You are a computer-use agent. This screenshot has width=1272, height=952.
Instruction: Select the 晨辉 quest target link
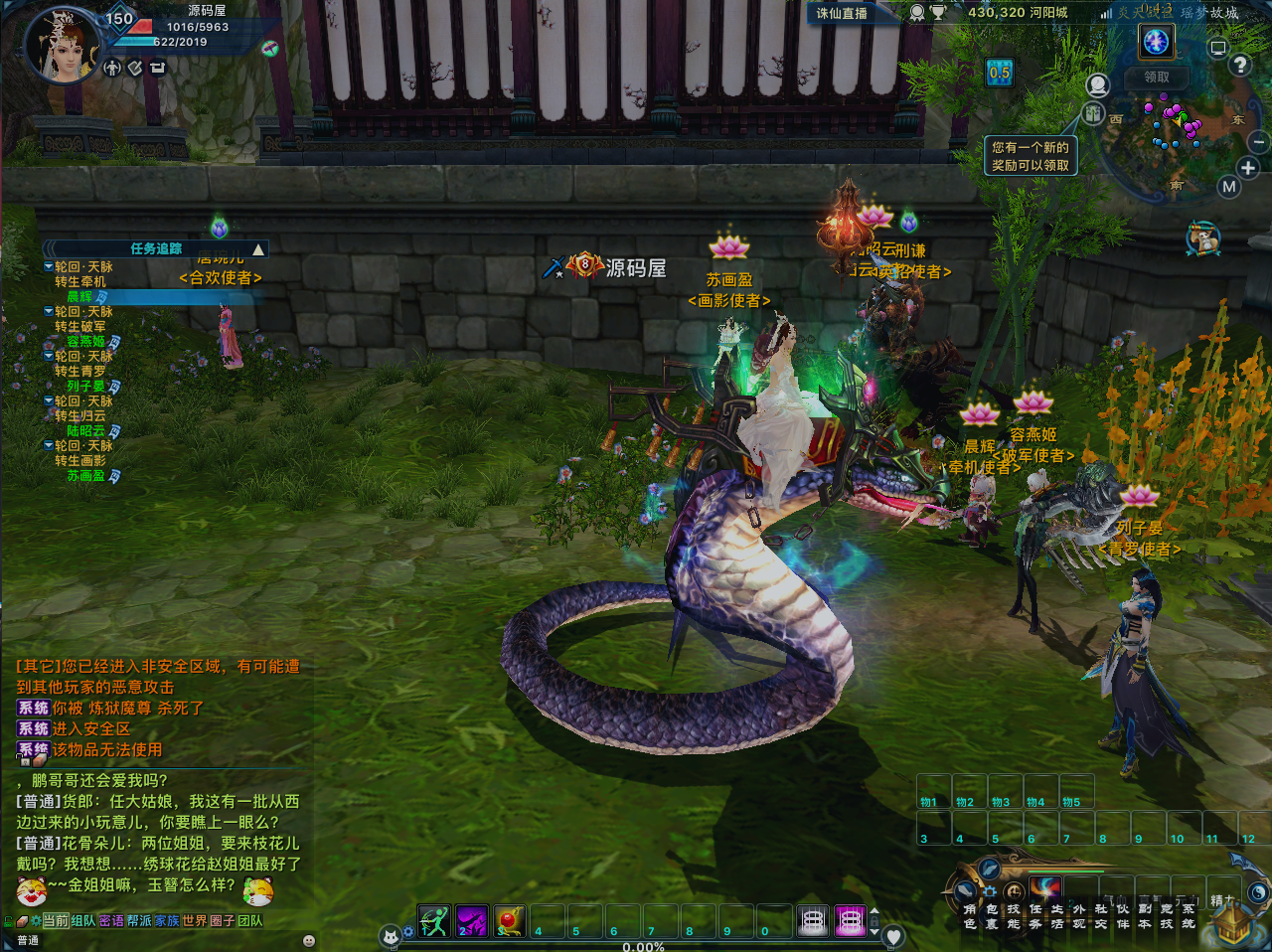click(79, 296)
